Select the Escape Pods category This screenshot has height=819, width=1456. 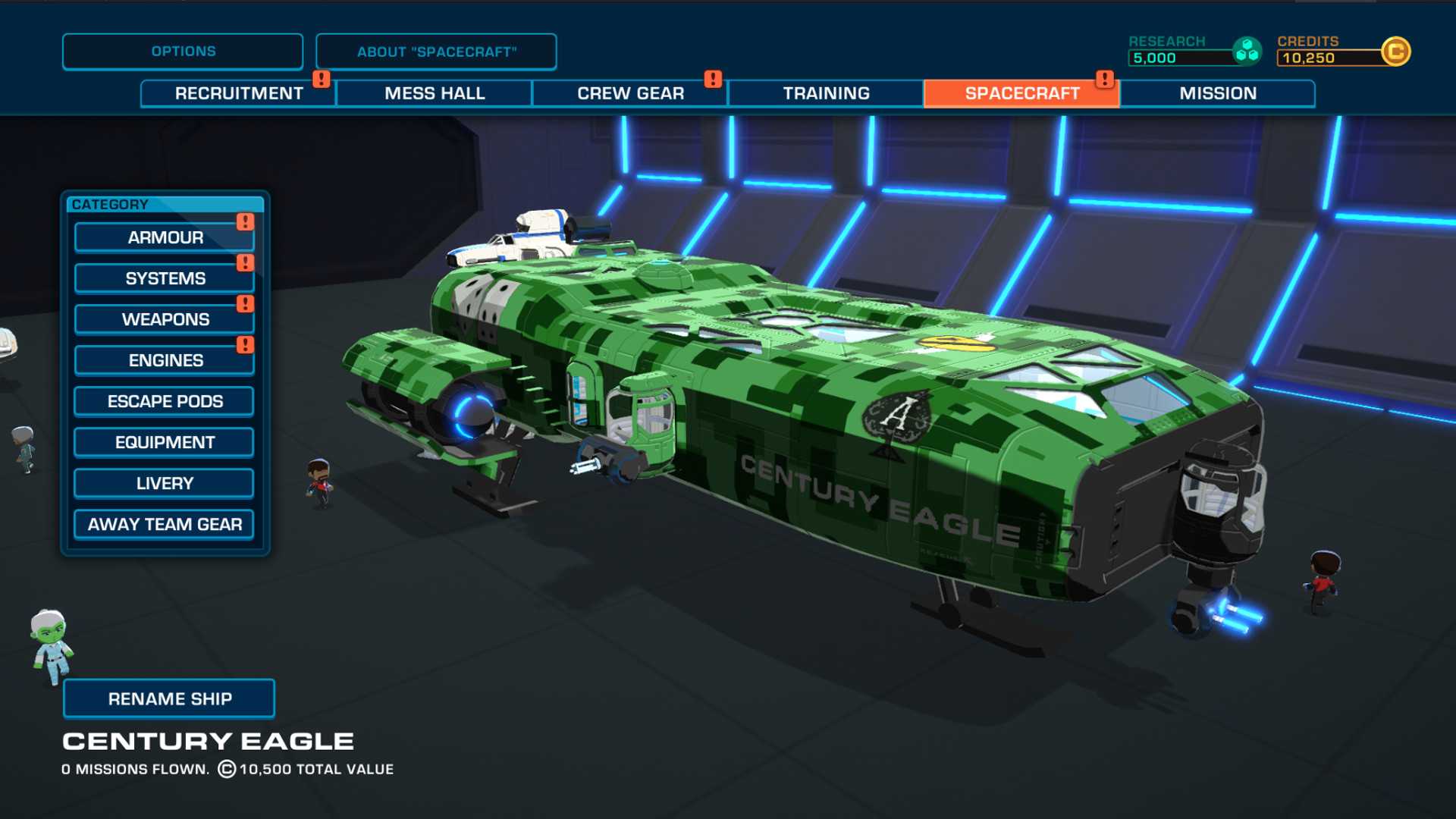click(x=163, y=401)
